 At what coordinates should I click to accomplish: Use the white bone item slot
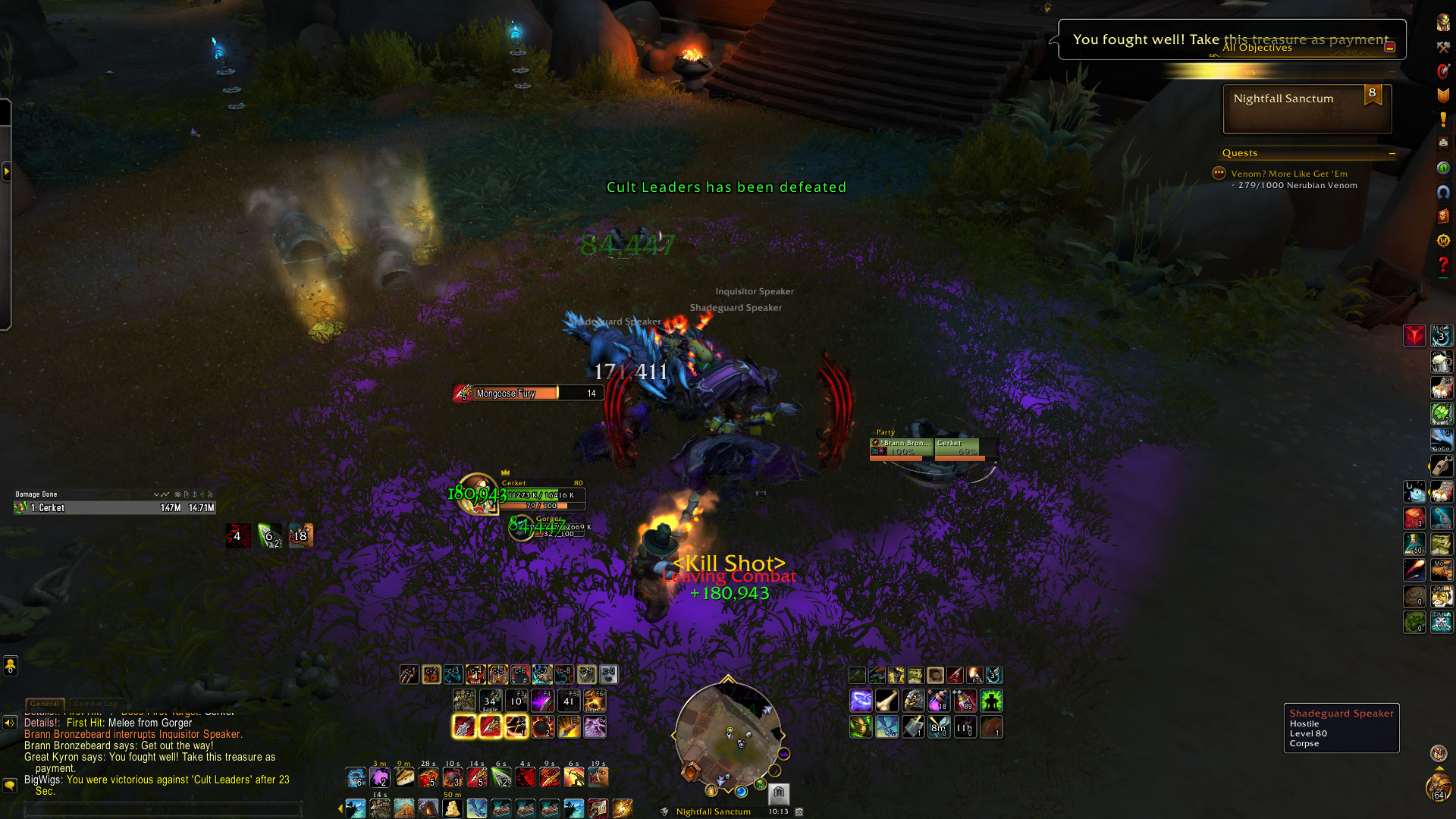coord(886,701)
